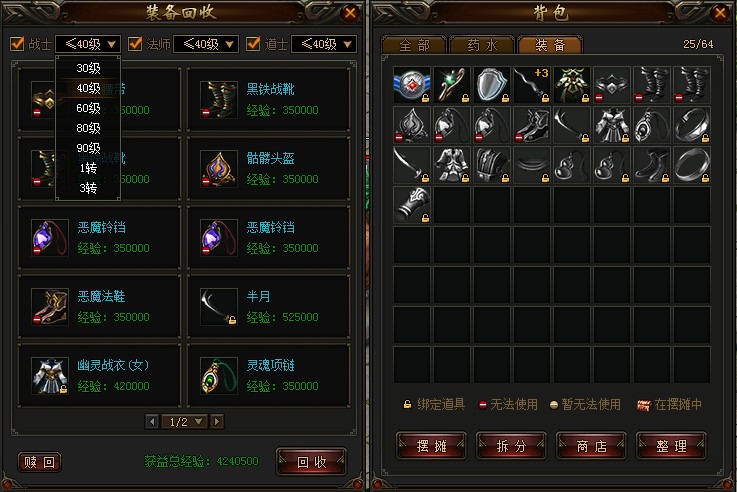Image resolution: width=737 pixels, height=492 pixels.
Task: Select the 1转 option in the dropdown list
Action: tap(88, 167)
